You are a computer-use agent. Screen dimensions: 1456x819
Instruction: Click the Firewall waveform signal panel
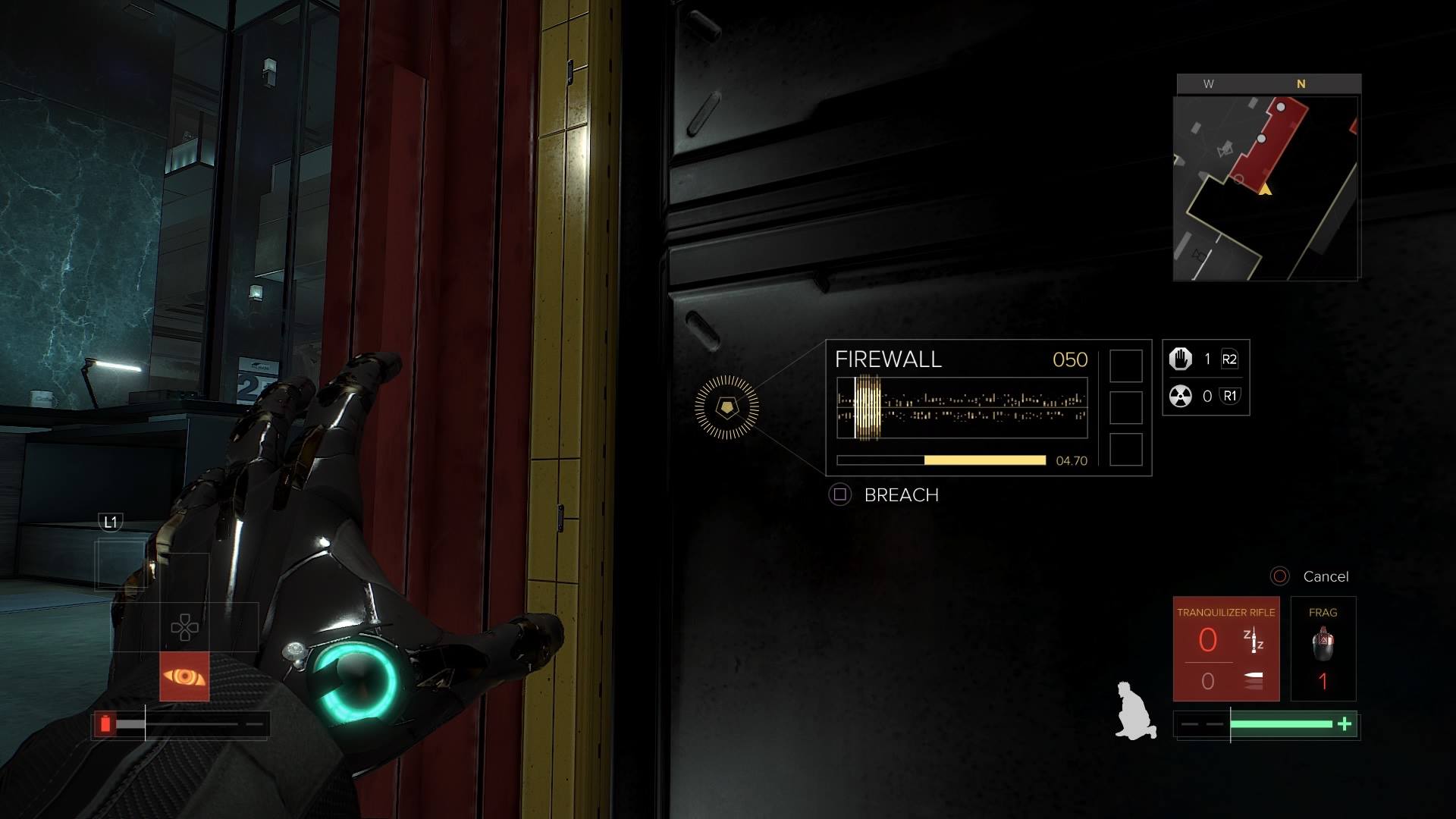[962, 408]
